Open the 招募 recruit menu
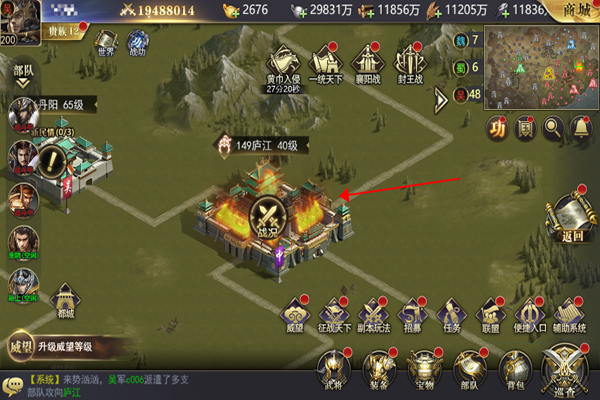This screenshot has width=600, height=400. pos(410,313)
